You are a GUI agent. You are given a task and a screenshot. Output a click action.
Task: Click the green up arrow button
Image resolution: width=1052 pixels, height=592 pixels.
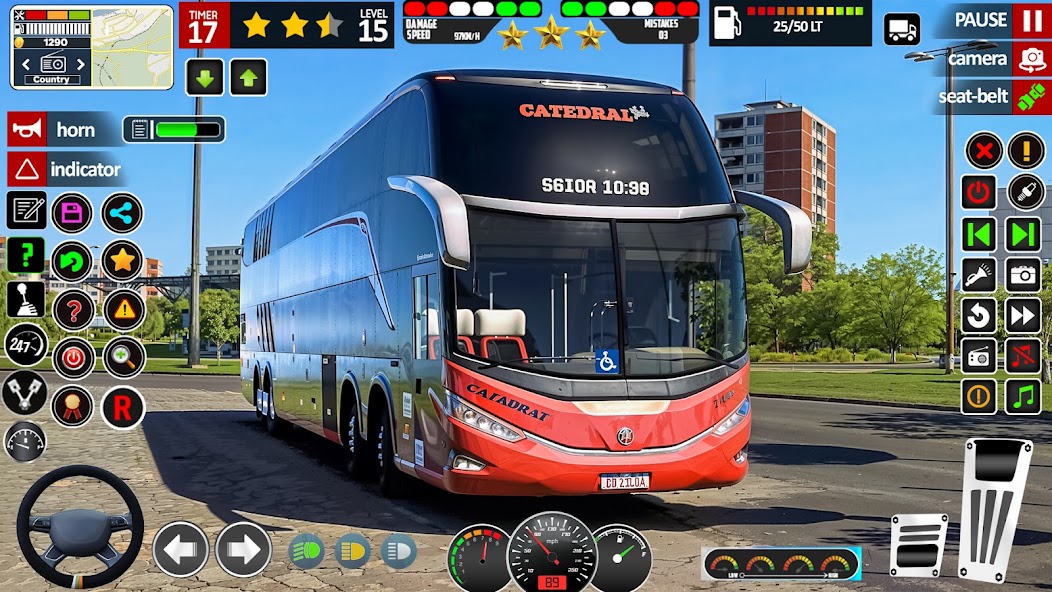(248, 77)
